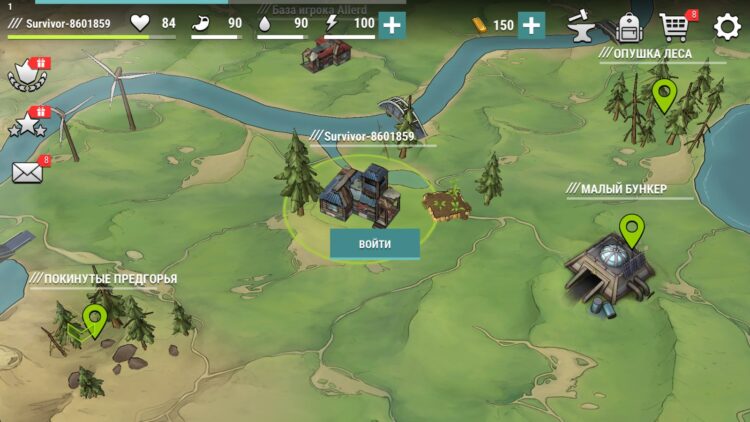
Task: Open the backpack inventory
Action: pyautogui.click(x=628, y=26)
